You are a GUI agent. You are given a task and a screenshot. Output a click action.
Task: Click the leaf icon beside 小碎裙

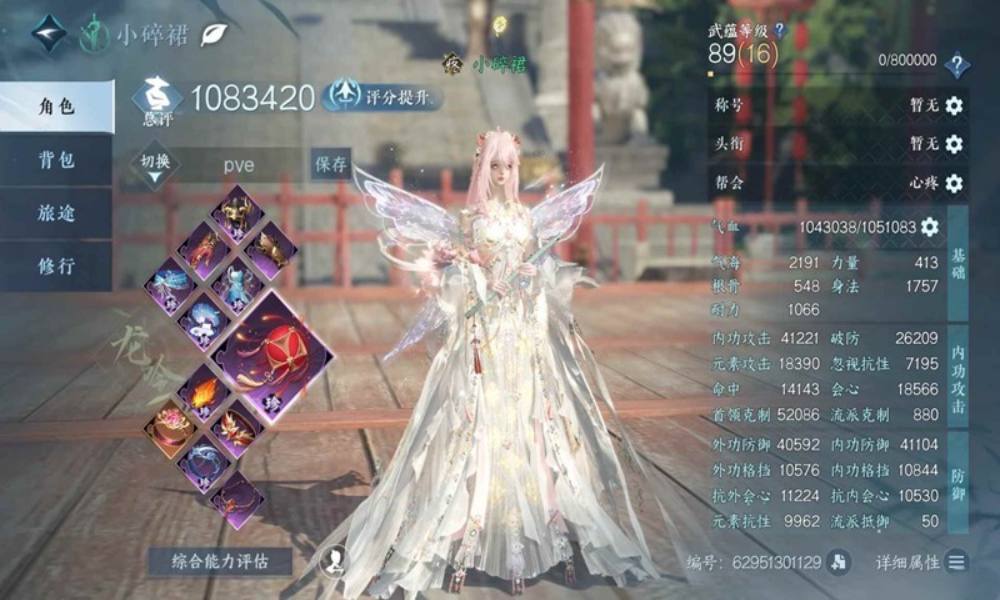point(214,34)
